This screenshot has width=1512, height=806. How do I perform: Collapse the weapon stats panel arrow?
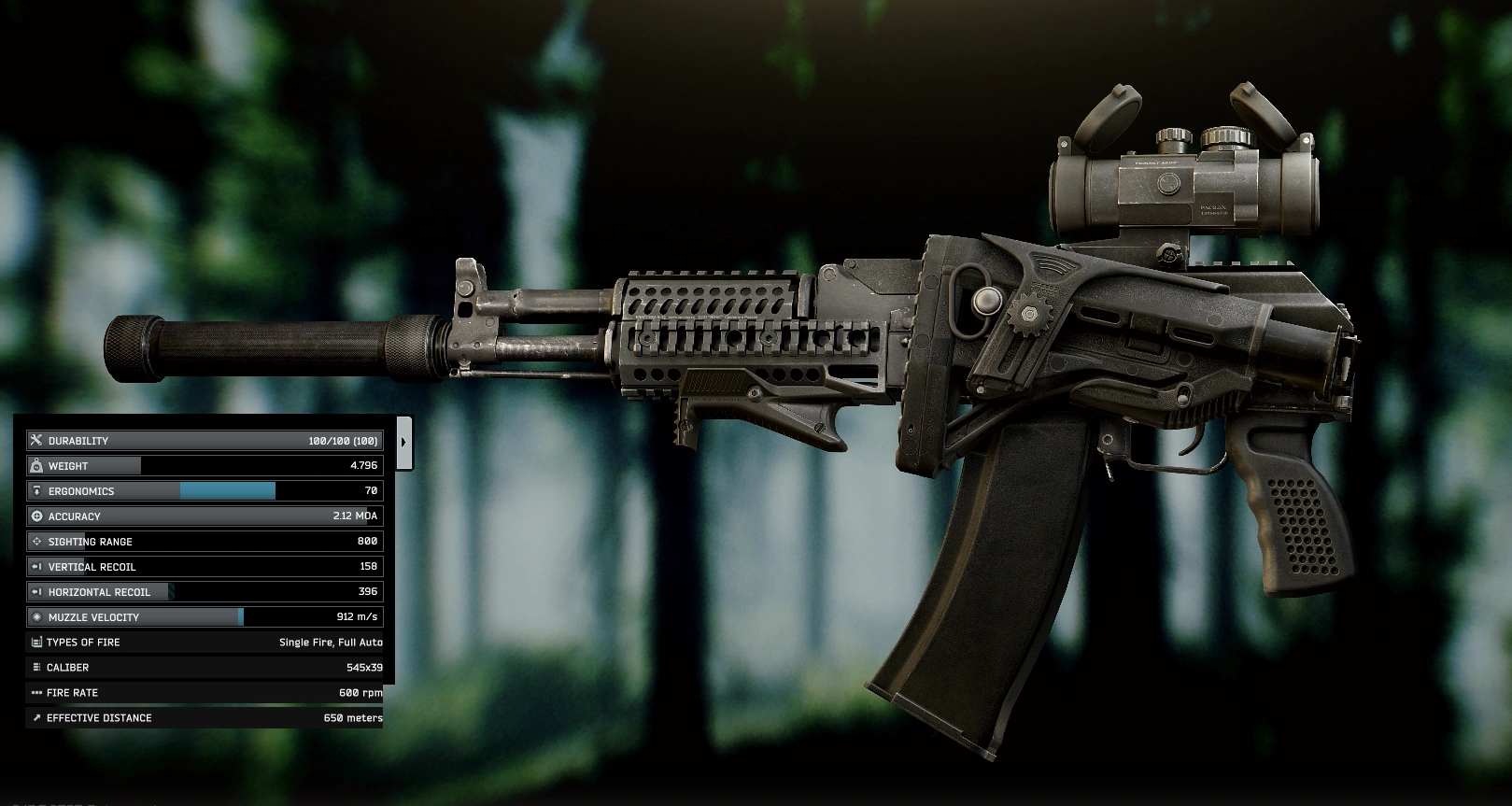404,440
